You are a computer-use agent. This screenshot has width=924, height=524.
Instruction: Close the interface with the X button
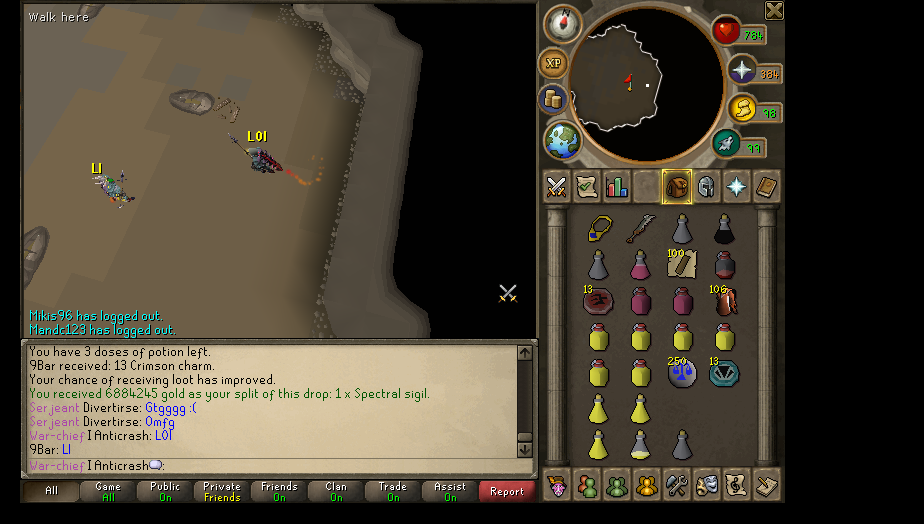774,10
